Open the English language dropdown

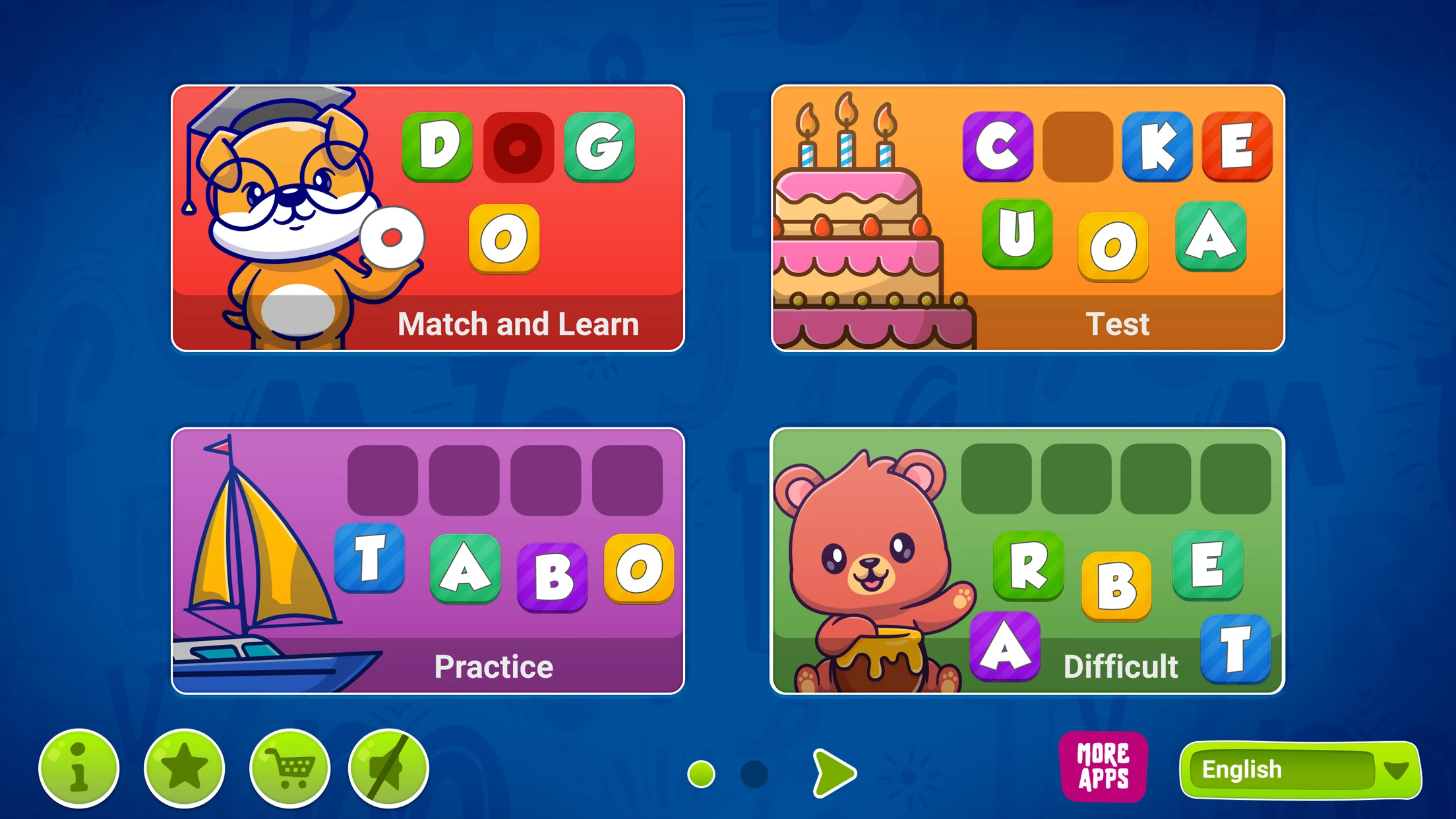(1300, 770)
